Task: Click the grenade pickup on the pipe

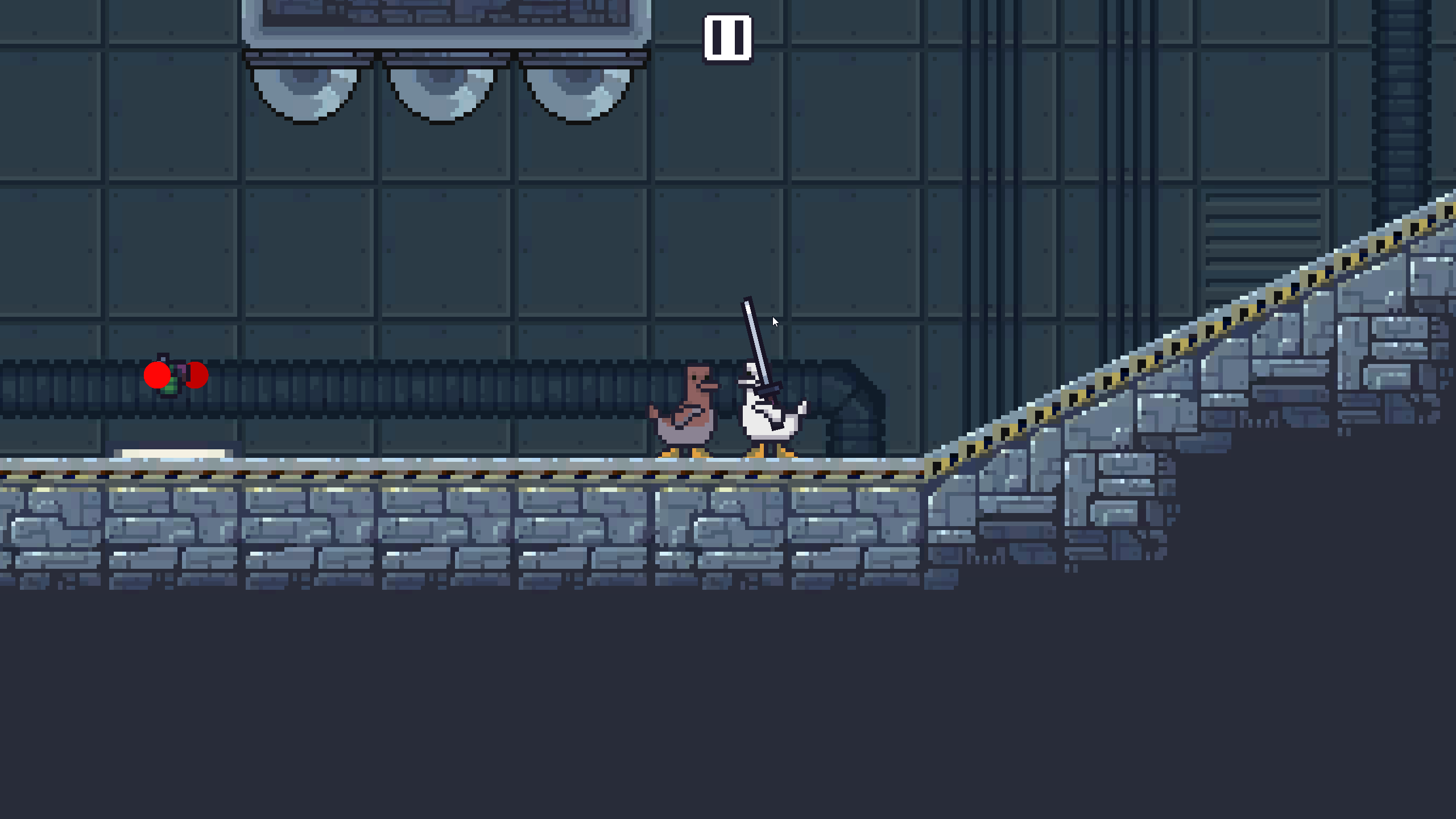Action: [x=171, y=387]
